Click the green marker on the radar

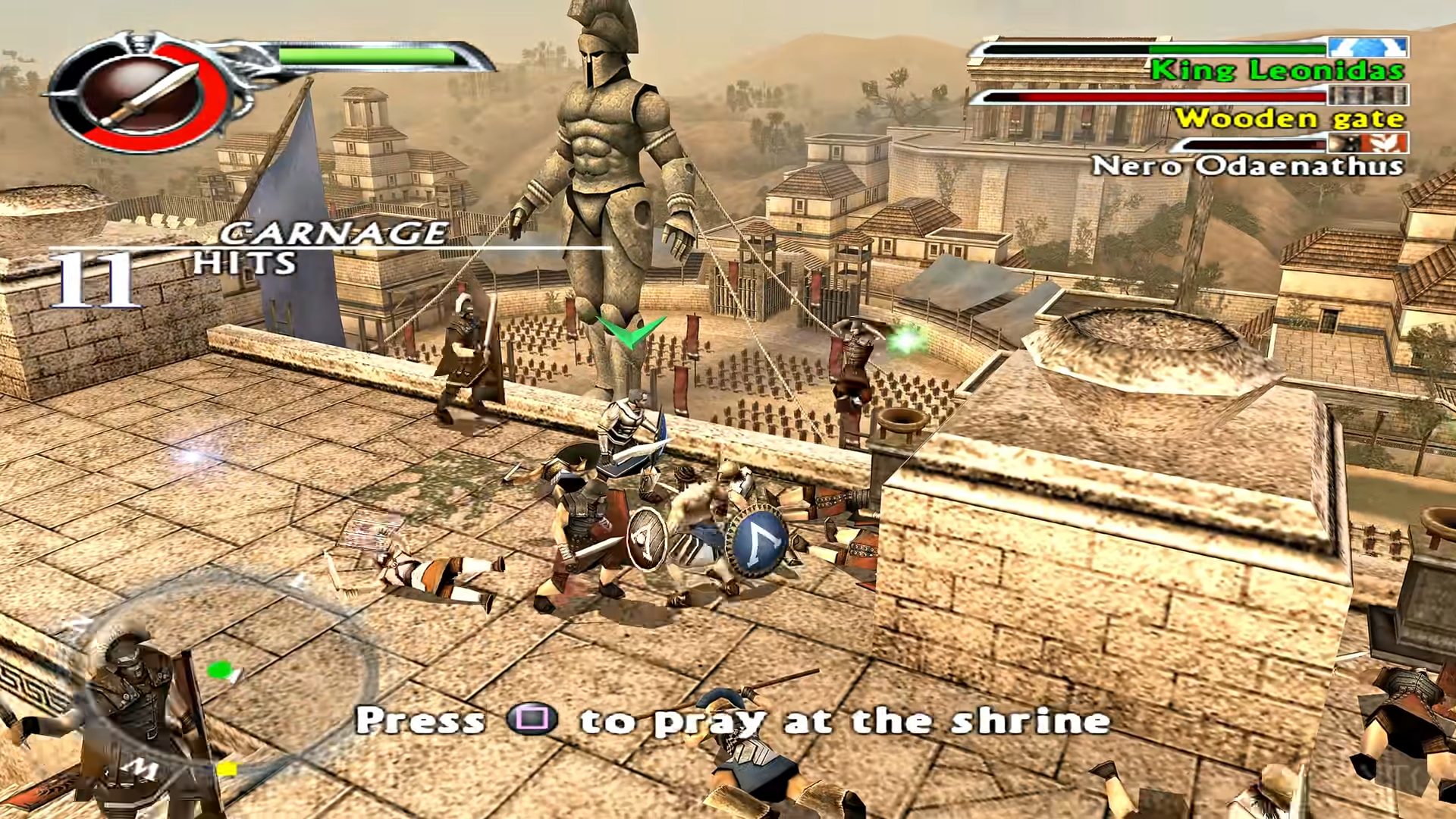[219, 670]
